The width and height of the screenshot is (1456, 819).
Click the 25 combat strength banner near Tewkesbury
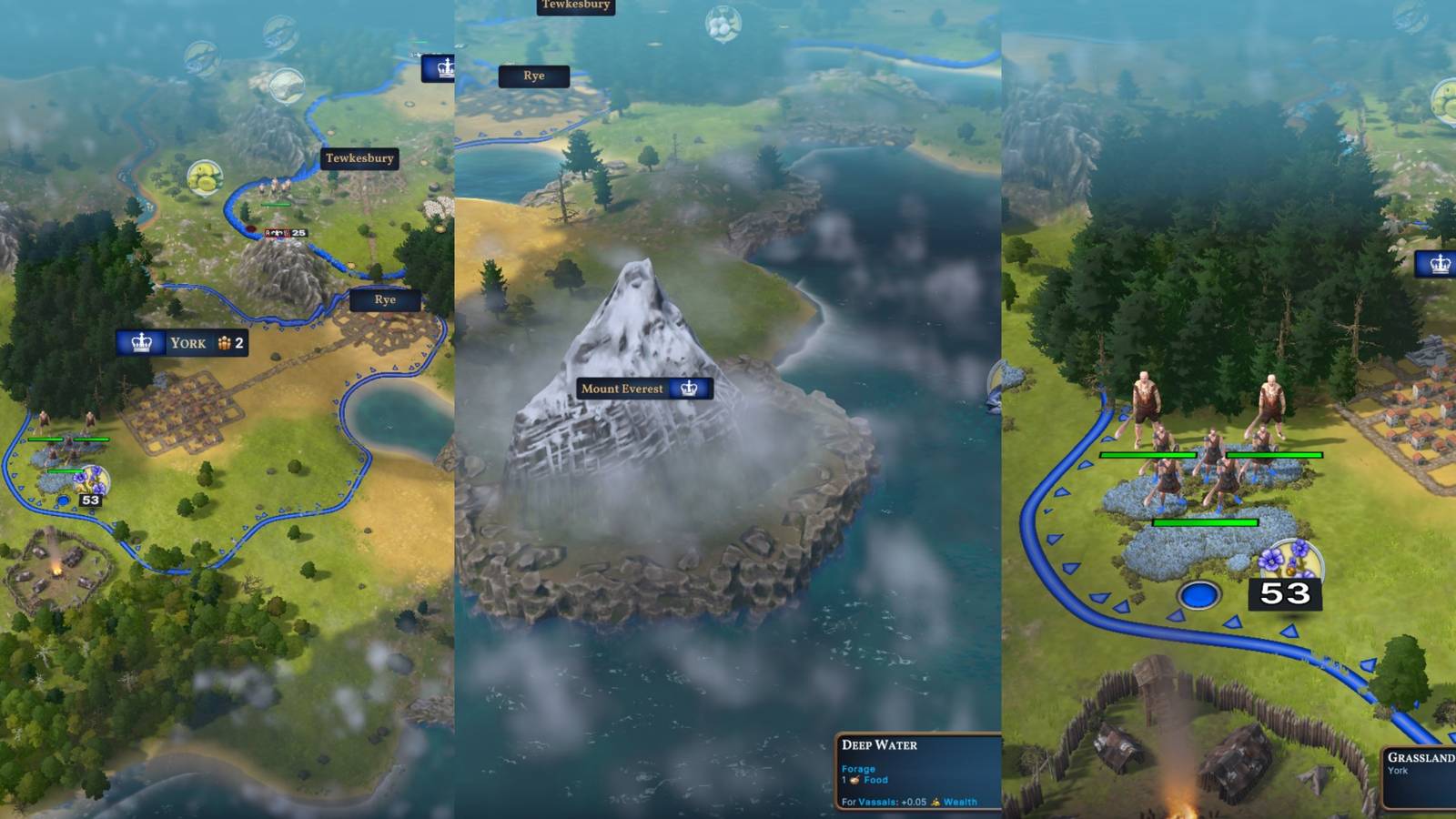coord(284,233)
